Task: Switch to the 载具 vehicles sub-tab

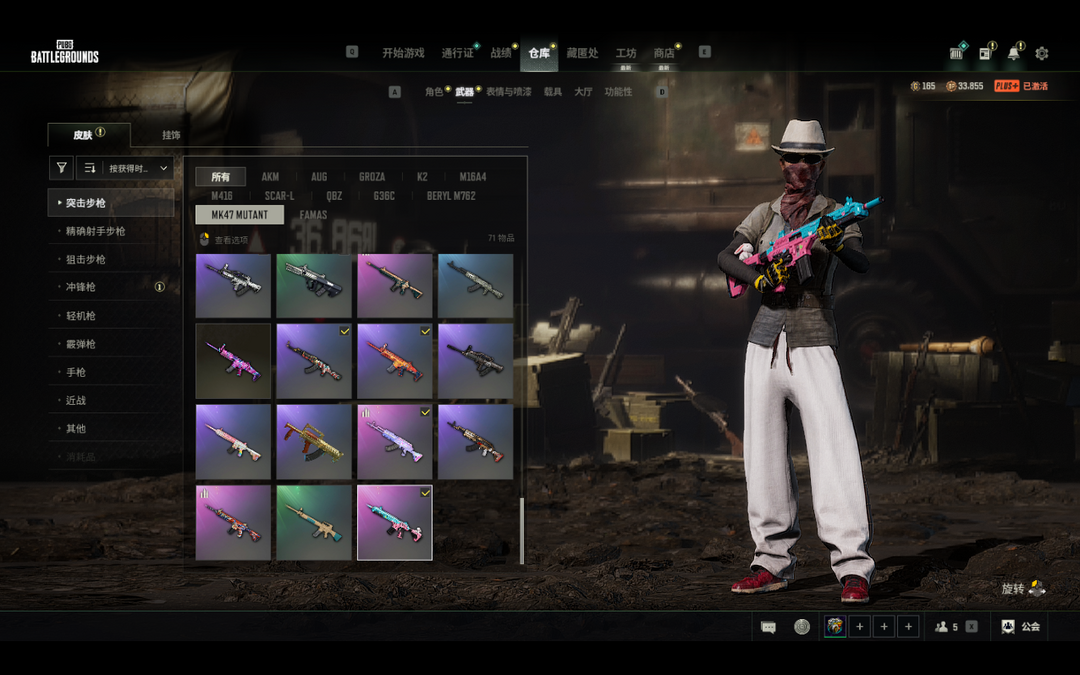Action: tap(553, 92)
